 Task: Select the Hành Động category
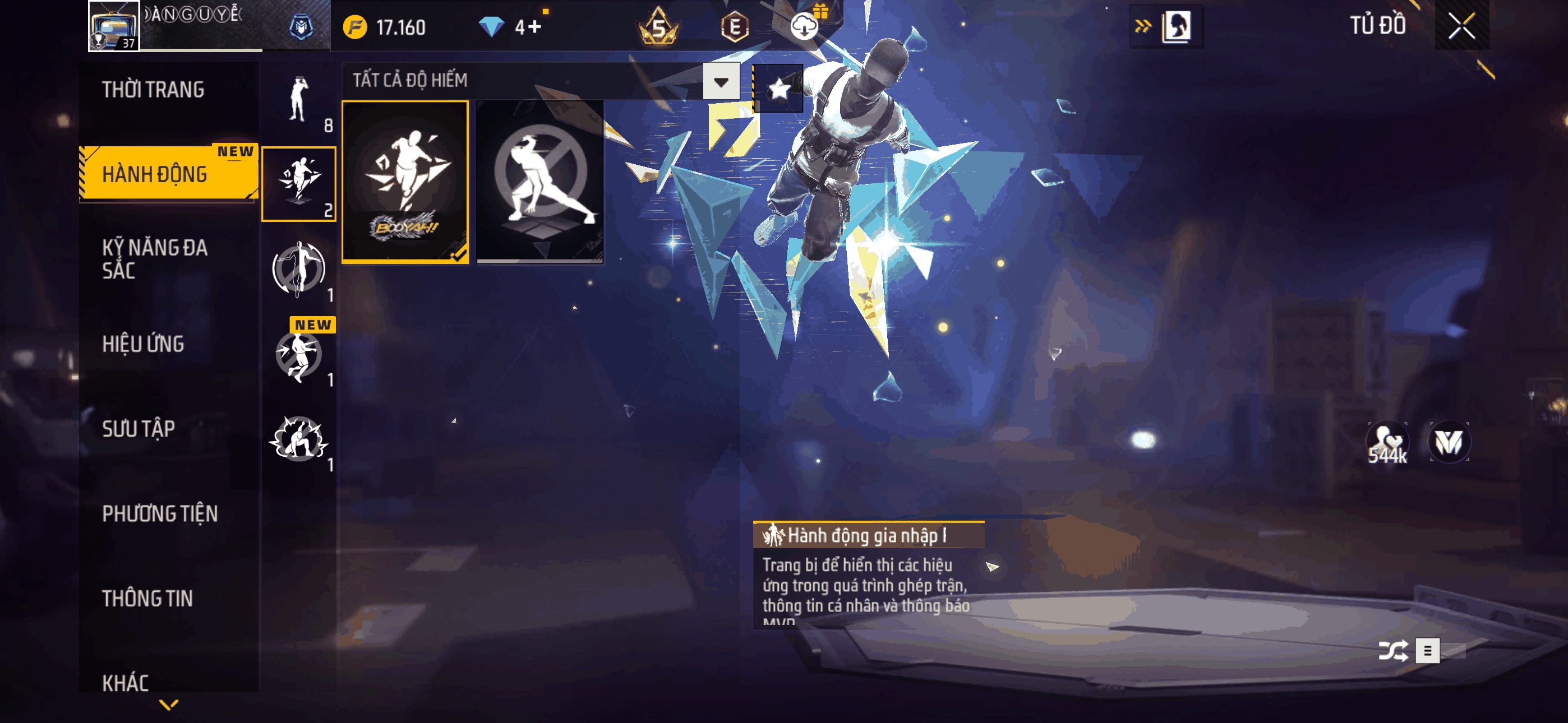[x=155, y=175]
